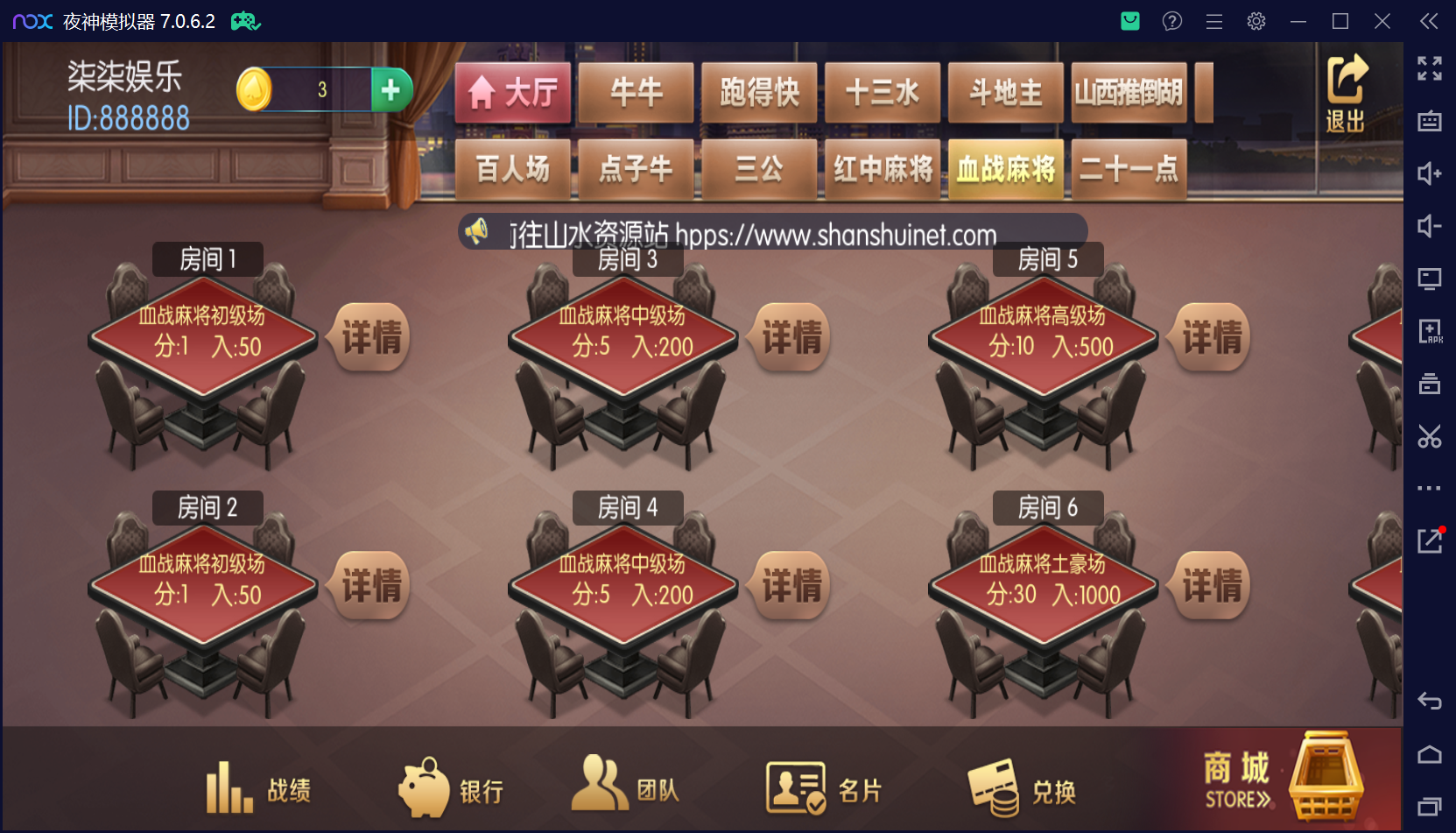
Task: Open the Nox hamburger menu at the top
Action: tap(1213, 21)
